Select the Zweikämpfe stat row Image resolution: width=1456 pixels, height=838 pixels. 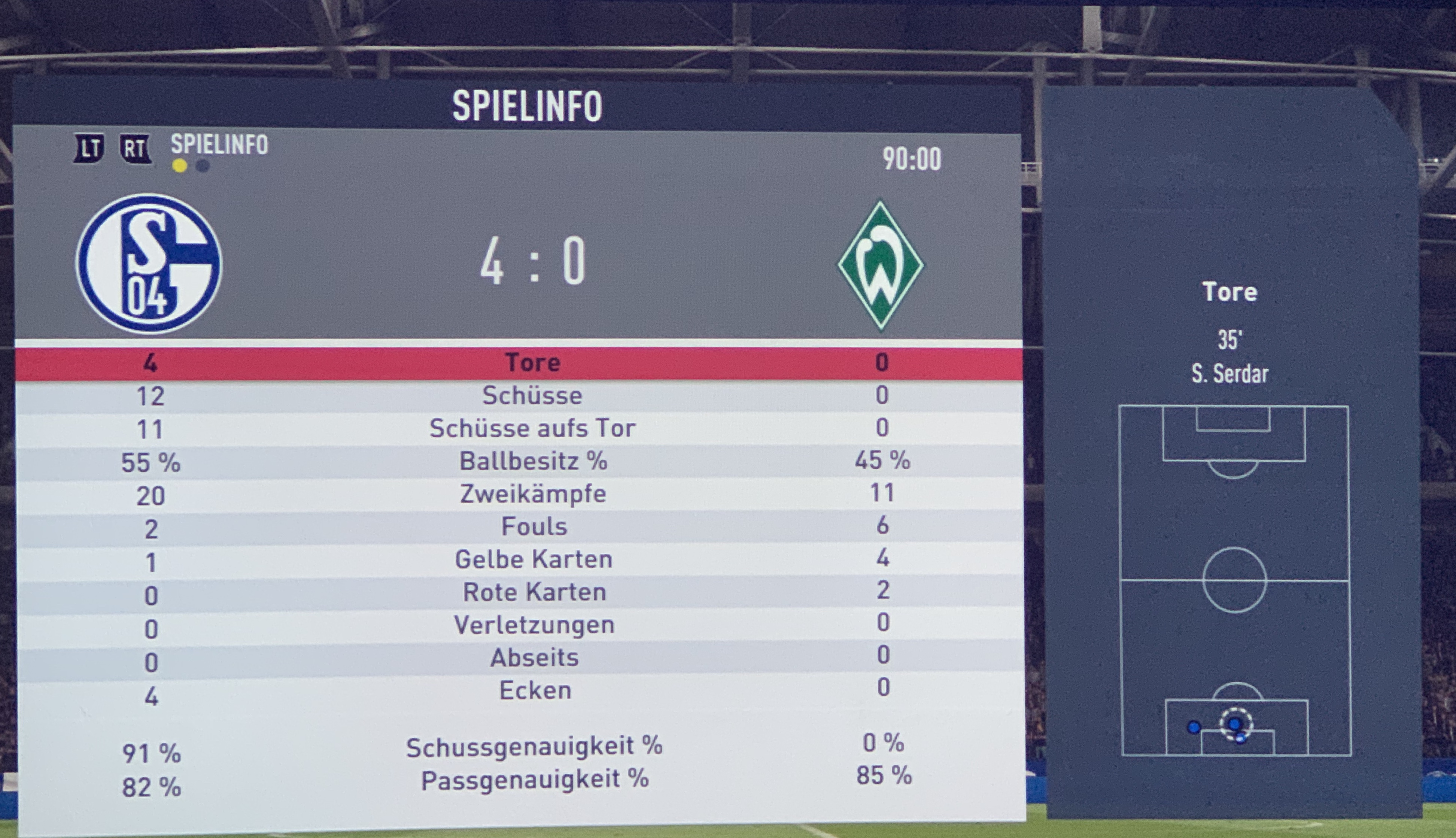tap(532, 494)
